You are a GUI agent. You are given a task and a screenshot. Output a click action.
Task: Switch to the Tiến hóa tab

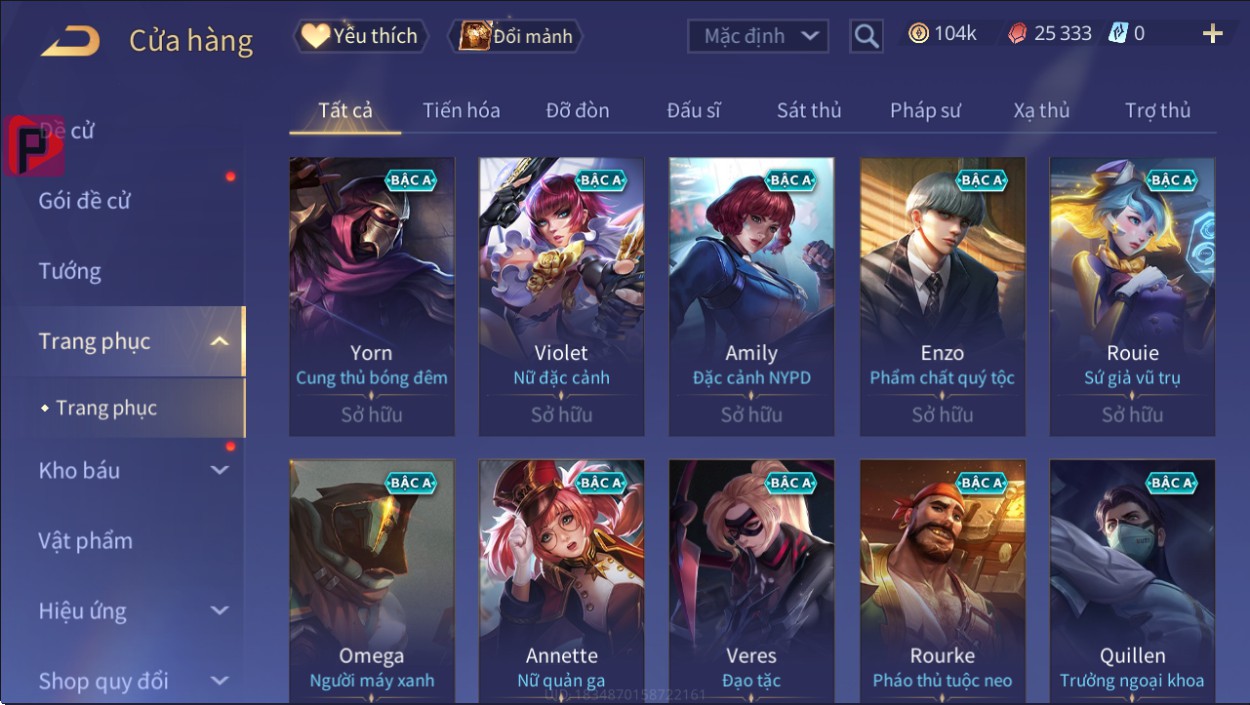coord(461,110)
